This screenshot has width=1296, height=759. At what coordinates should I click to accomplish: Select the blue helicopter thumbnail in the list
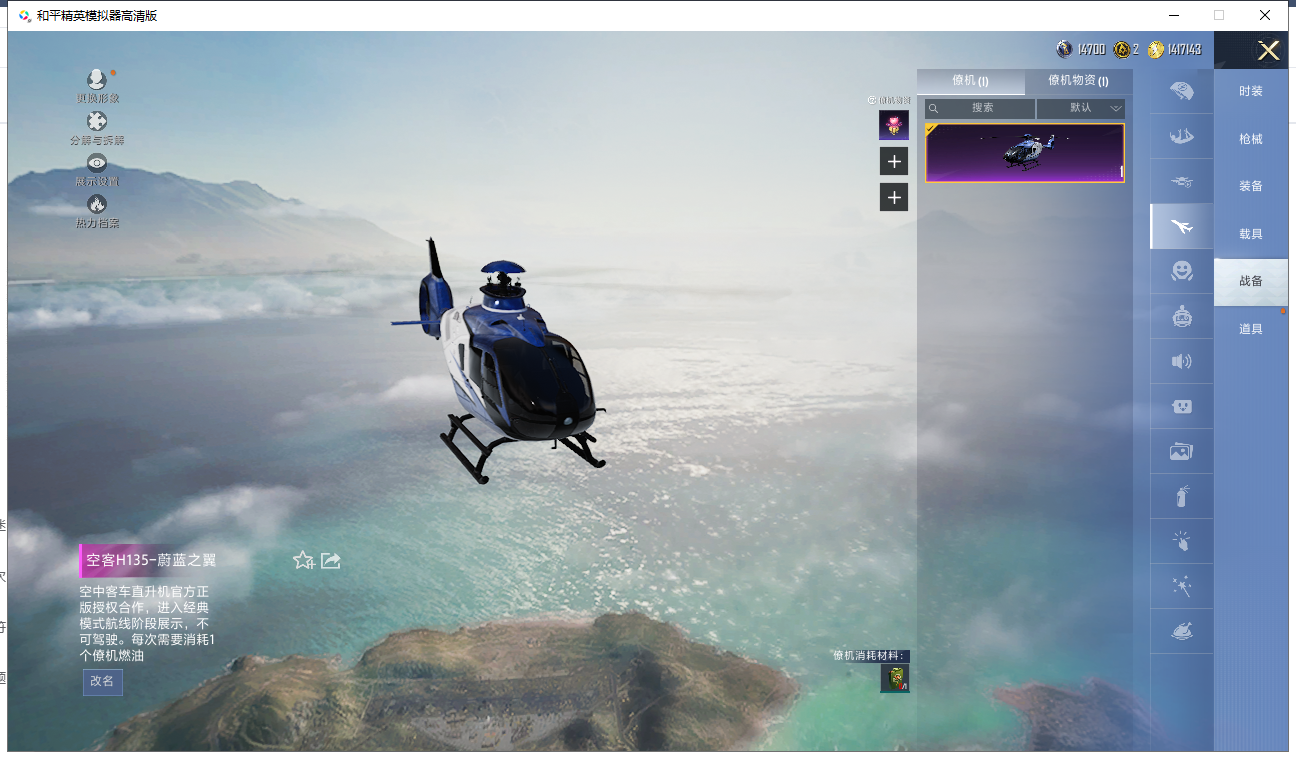(1024, 152)
